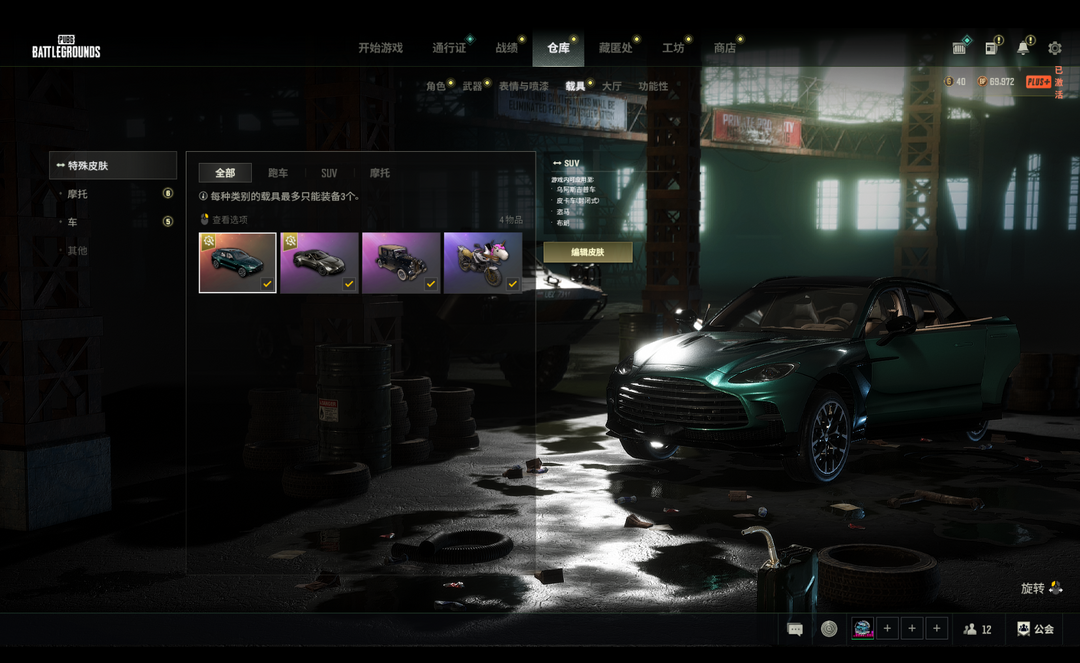Screen dimensions: 1080x663
Task: Visit the 商店 shop
Action: pyautogui.click(x=725, y=48)
